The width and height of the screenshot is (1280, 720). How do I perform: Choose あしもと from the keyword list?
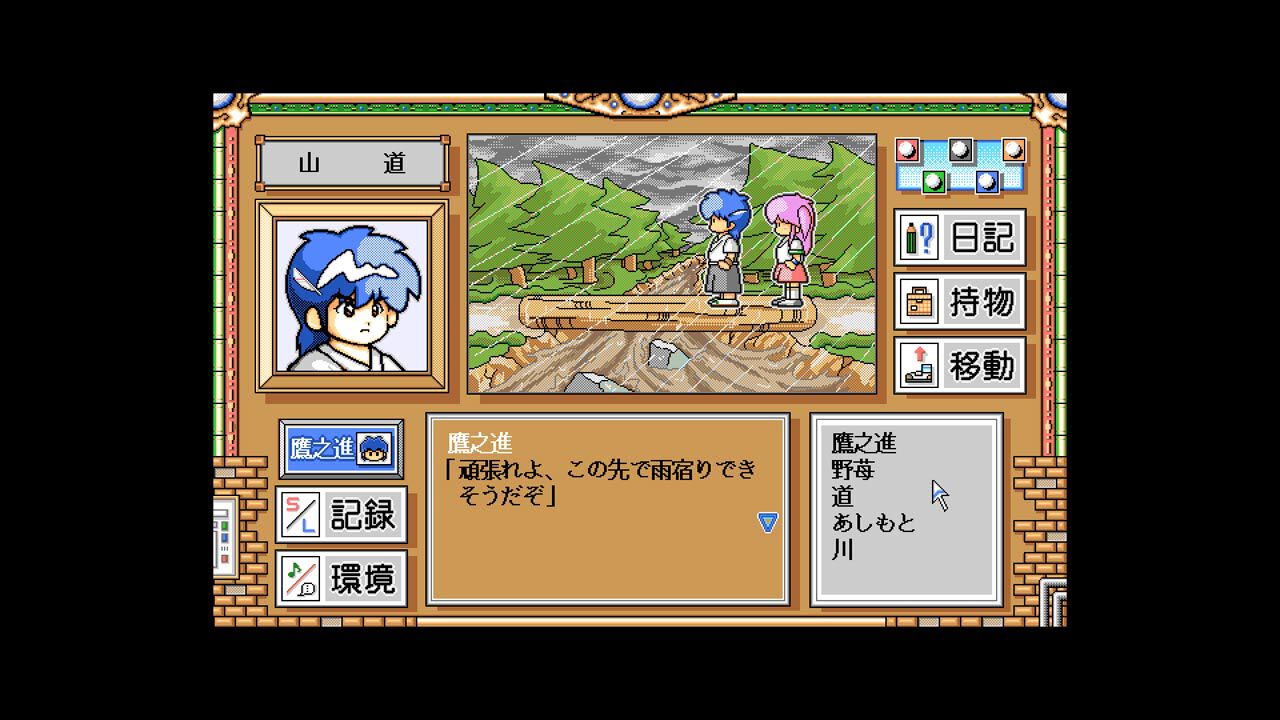click(x=873, y=523)
